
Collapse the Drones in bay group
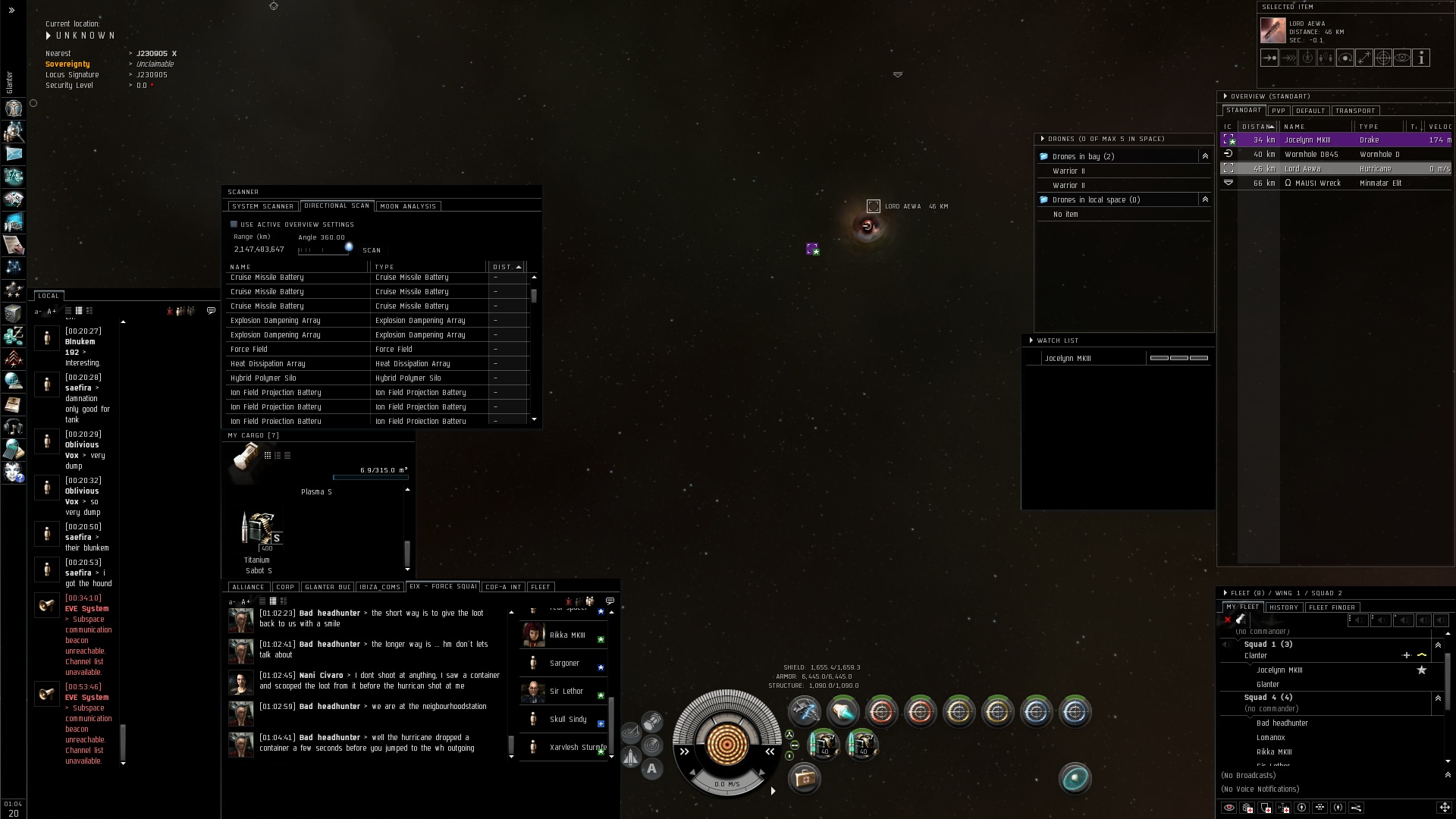(x=1205, y=156)
